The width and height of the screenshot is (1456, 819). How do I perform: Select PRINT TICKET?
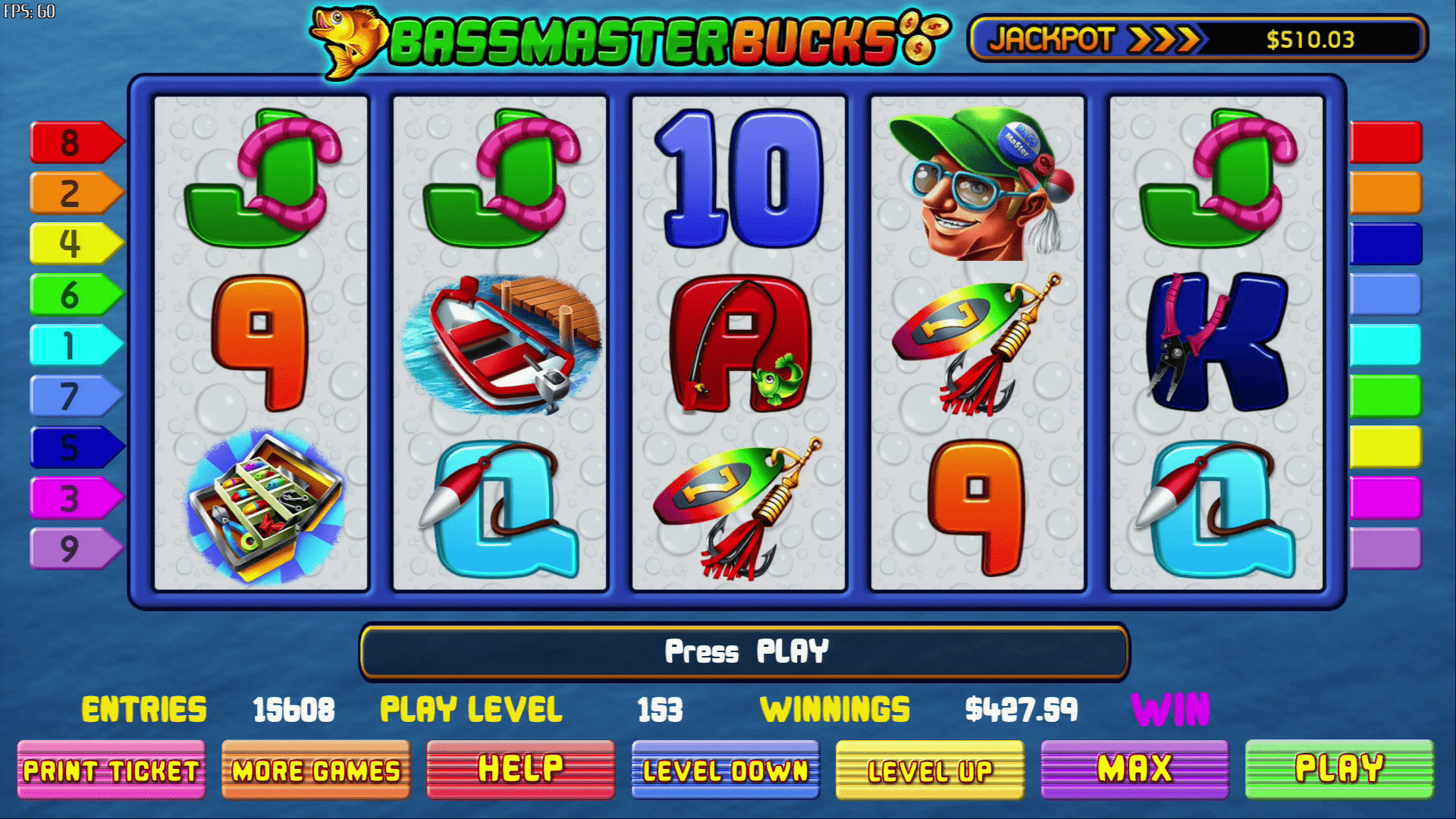coord(111,770)
